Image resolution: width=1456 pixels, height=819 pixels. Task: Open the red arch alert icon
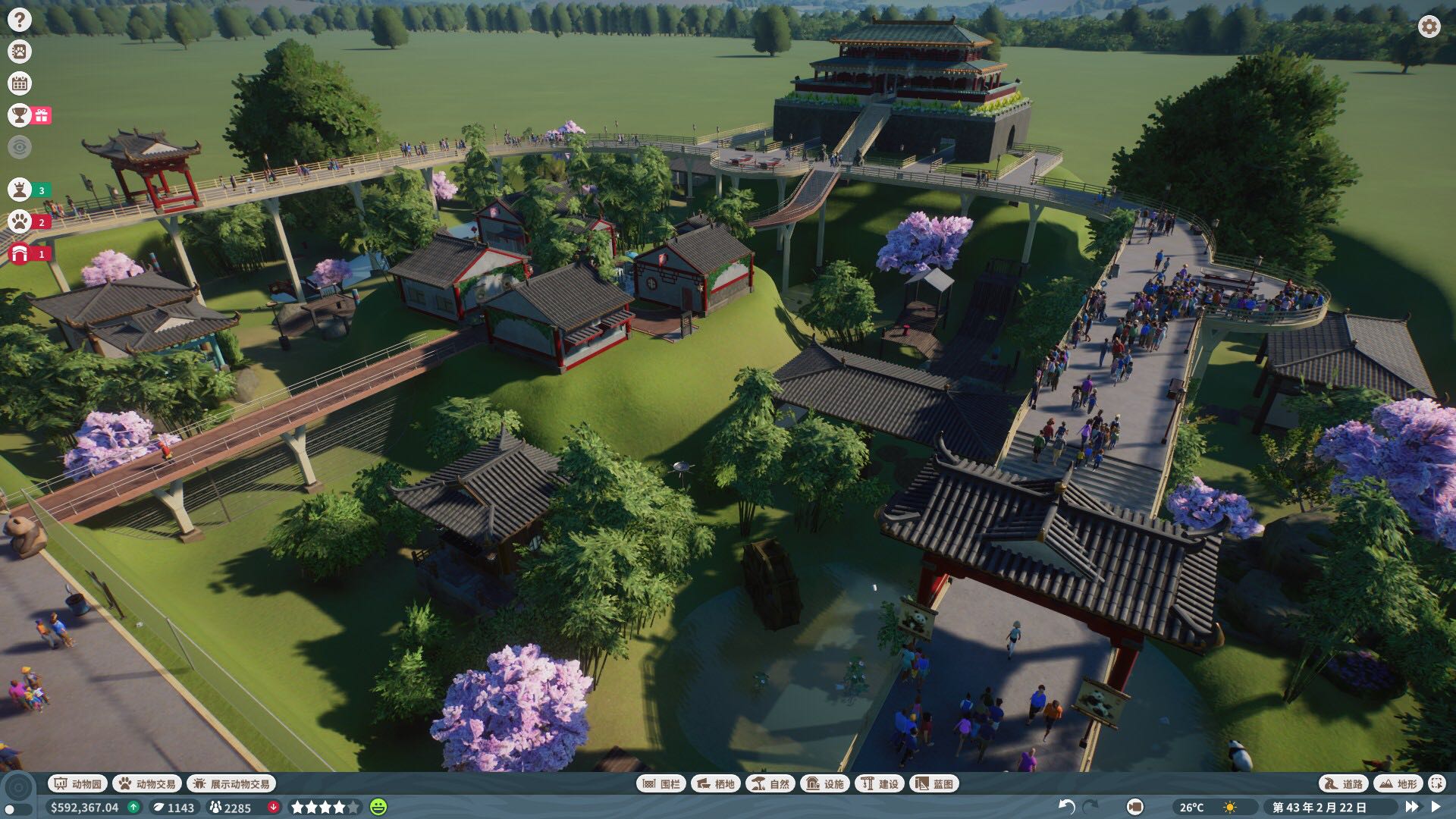(20, 253)
